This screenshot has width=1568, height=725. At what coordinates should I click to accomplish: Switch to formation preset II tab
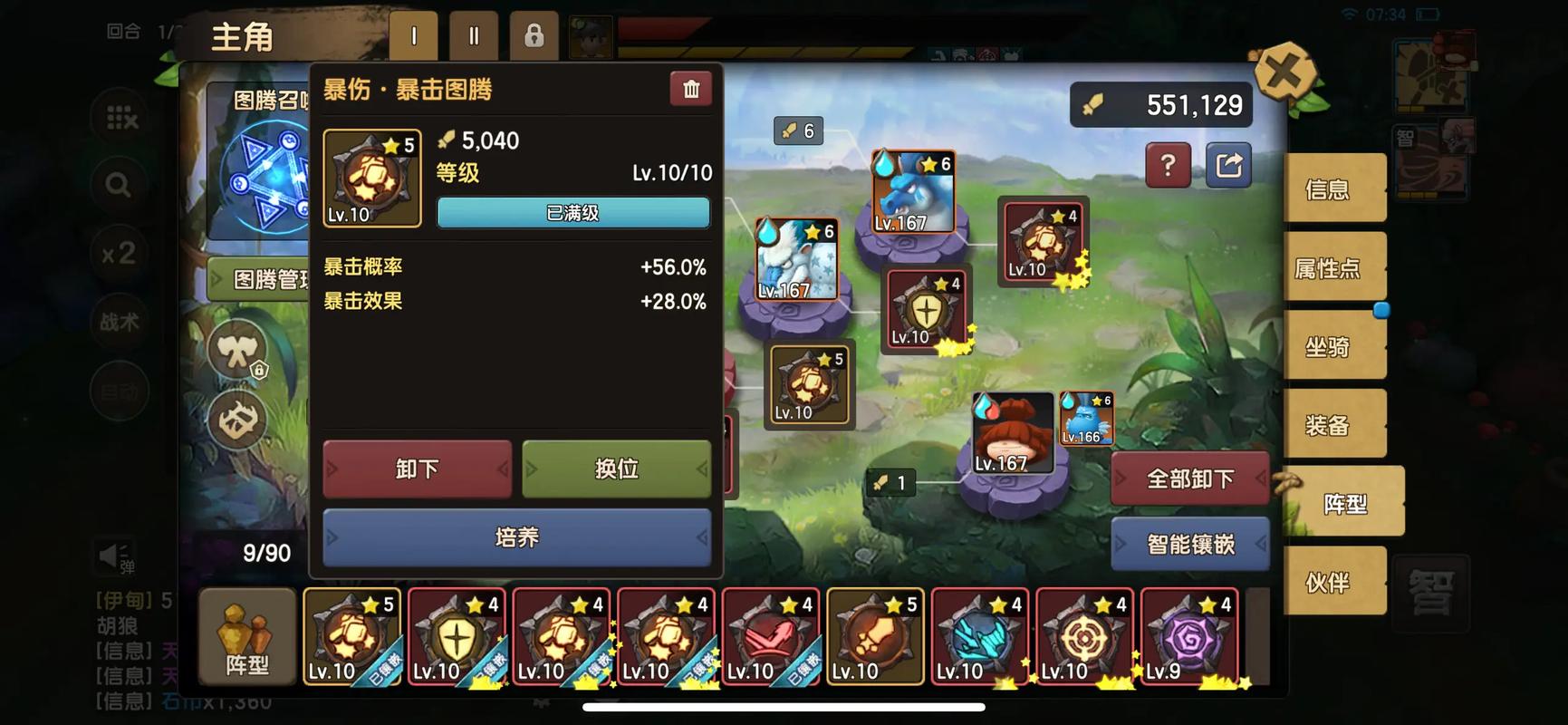pyautogui.click(x=474, y=37)
